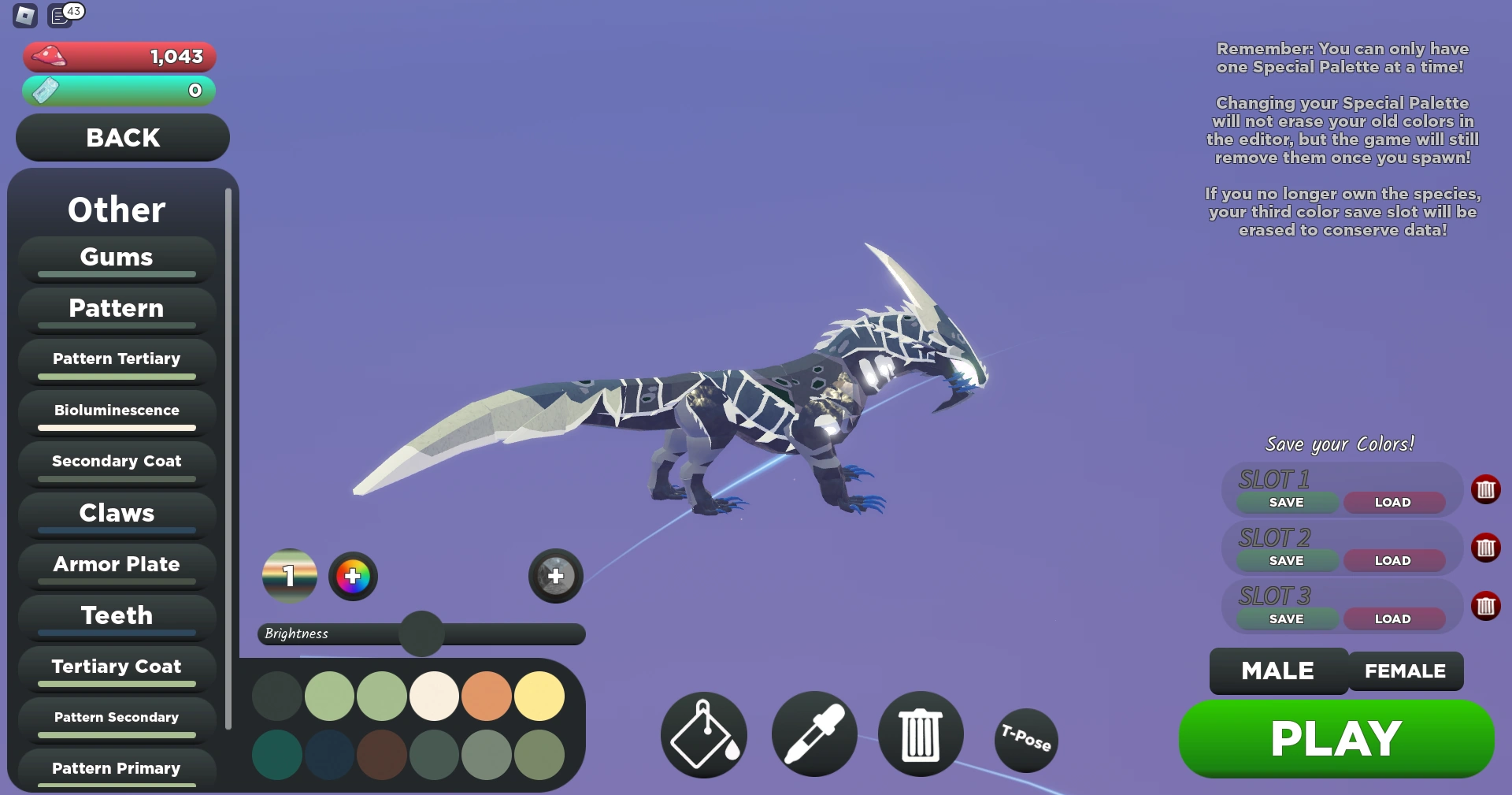Pick the light cream color swatch
The height and width of the screenshot is (795, 1512).
point(434,697)
